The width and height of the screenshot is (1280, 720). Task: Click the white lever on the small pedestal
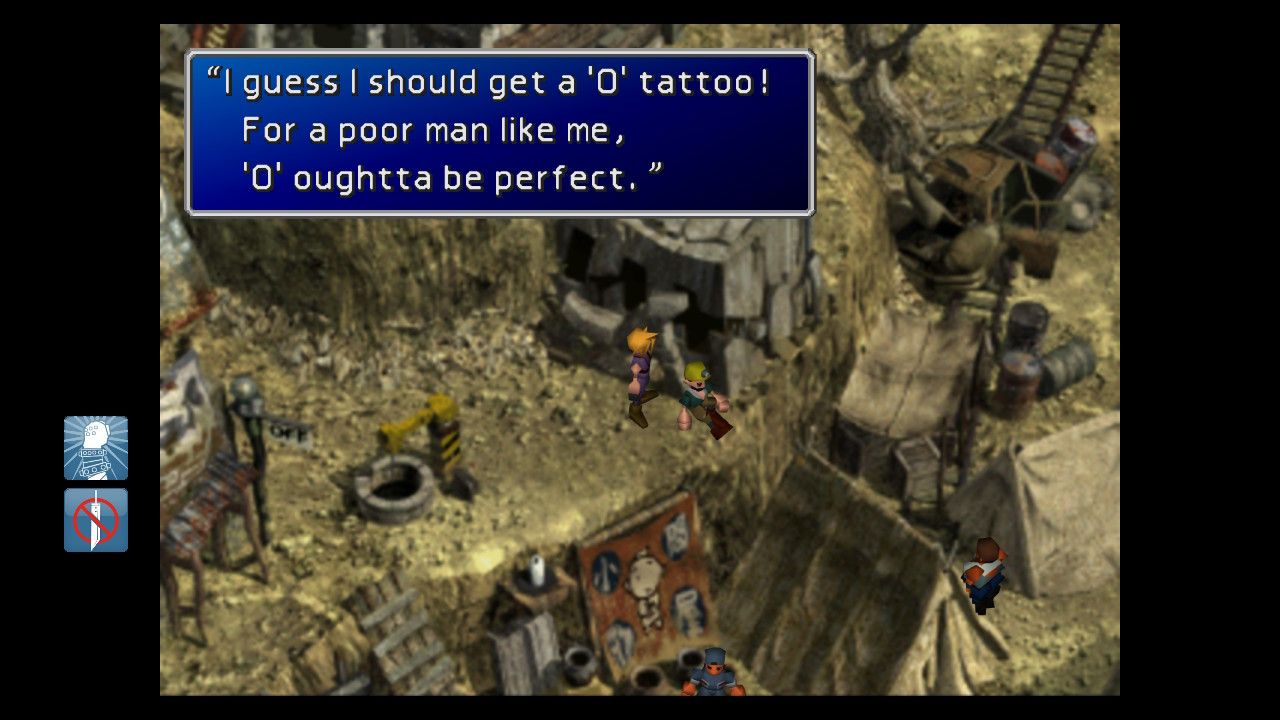pos(537,570)
